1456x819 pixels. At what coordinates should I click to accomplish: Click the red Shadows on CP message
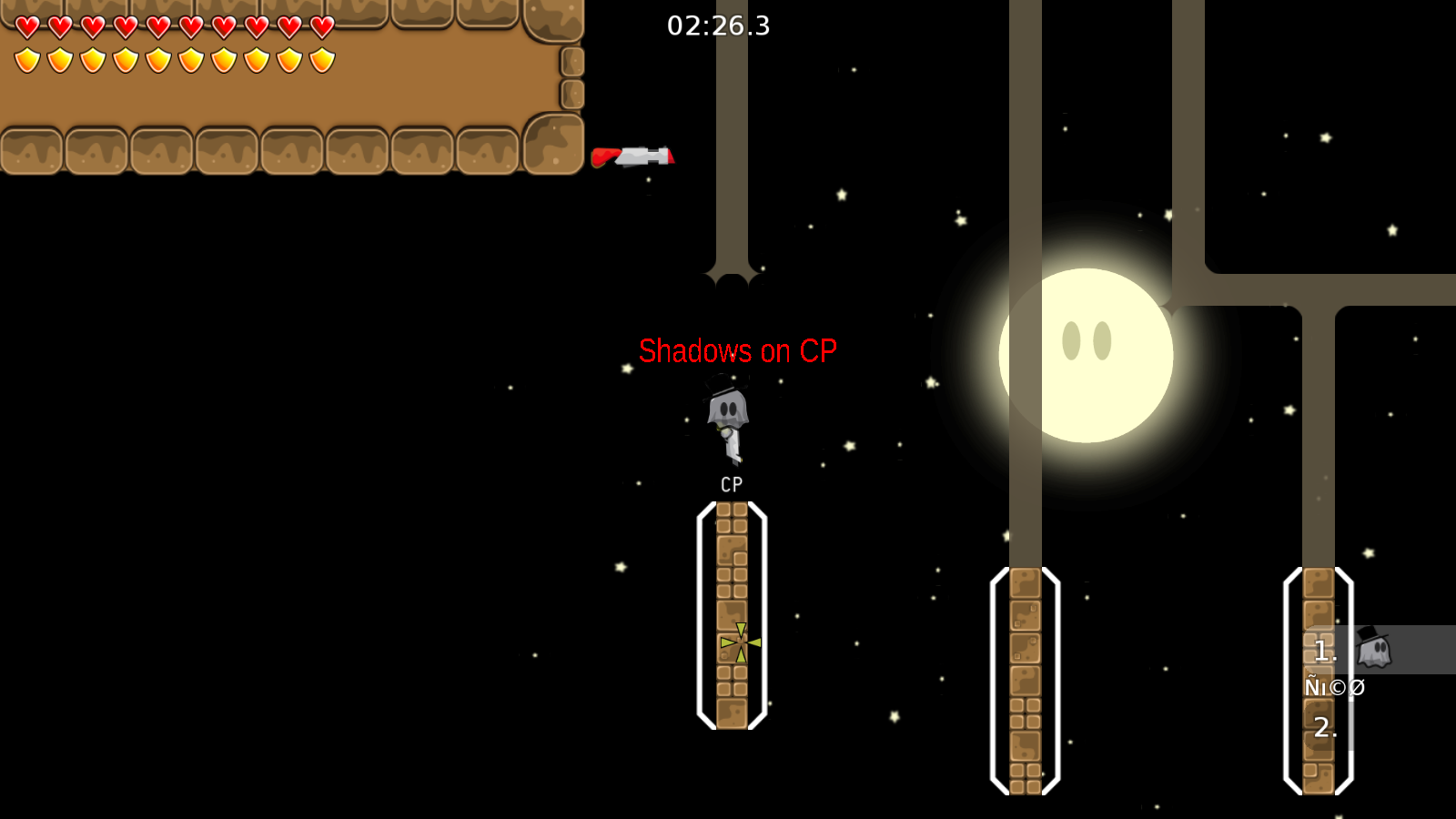[x=738, y=349]
